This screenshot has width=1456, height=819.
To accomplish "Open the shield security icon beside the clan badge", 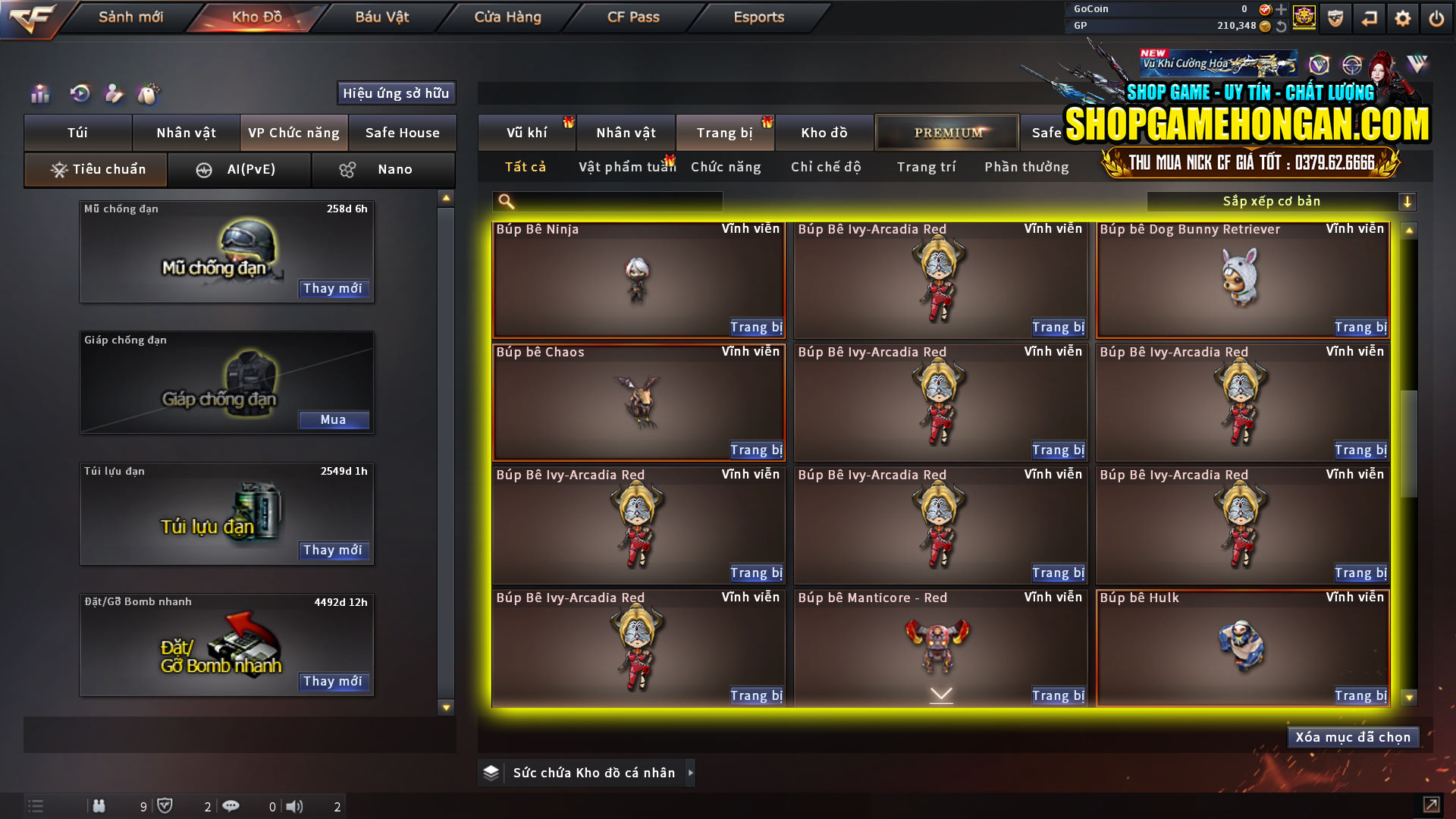I will coord(1335,17).
